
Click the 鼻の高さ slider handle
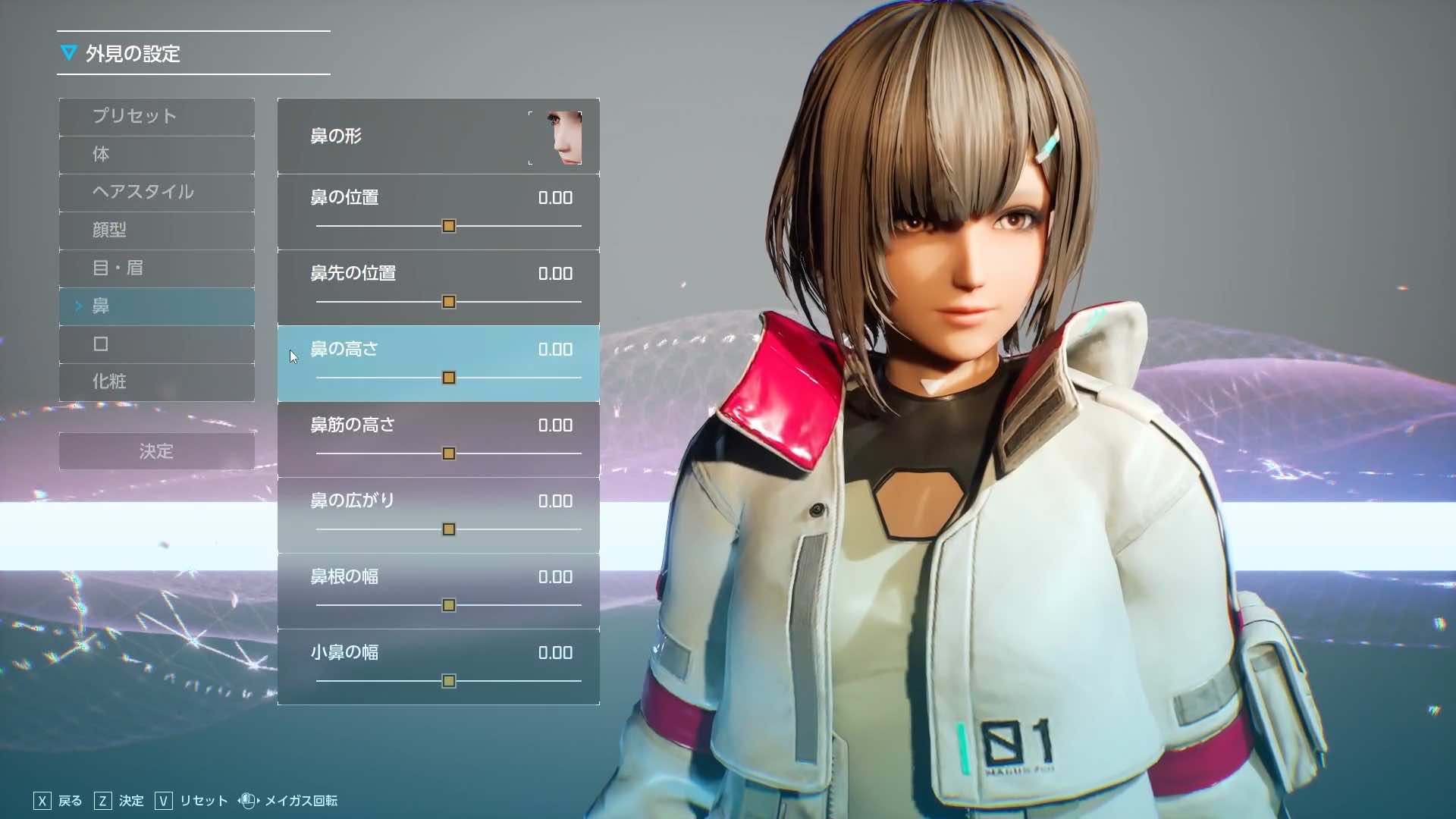click(x=449, y=378)
